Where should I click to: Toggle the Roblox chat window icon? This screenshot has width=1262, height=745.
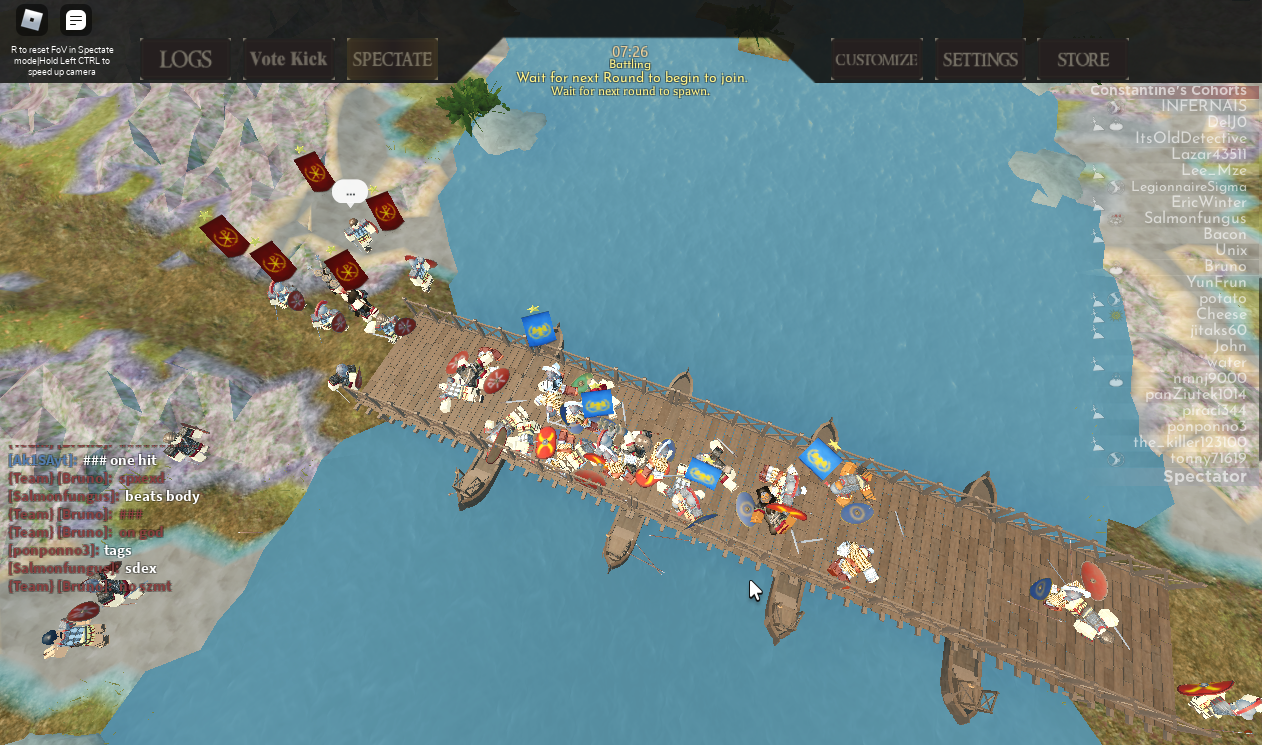pos(76,20)
